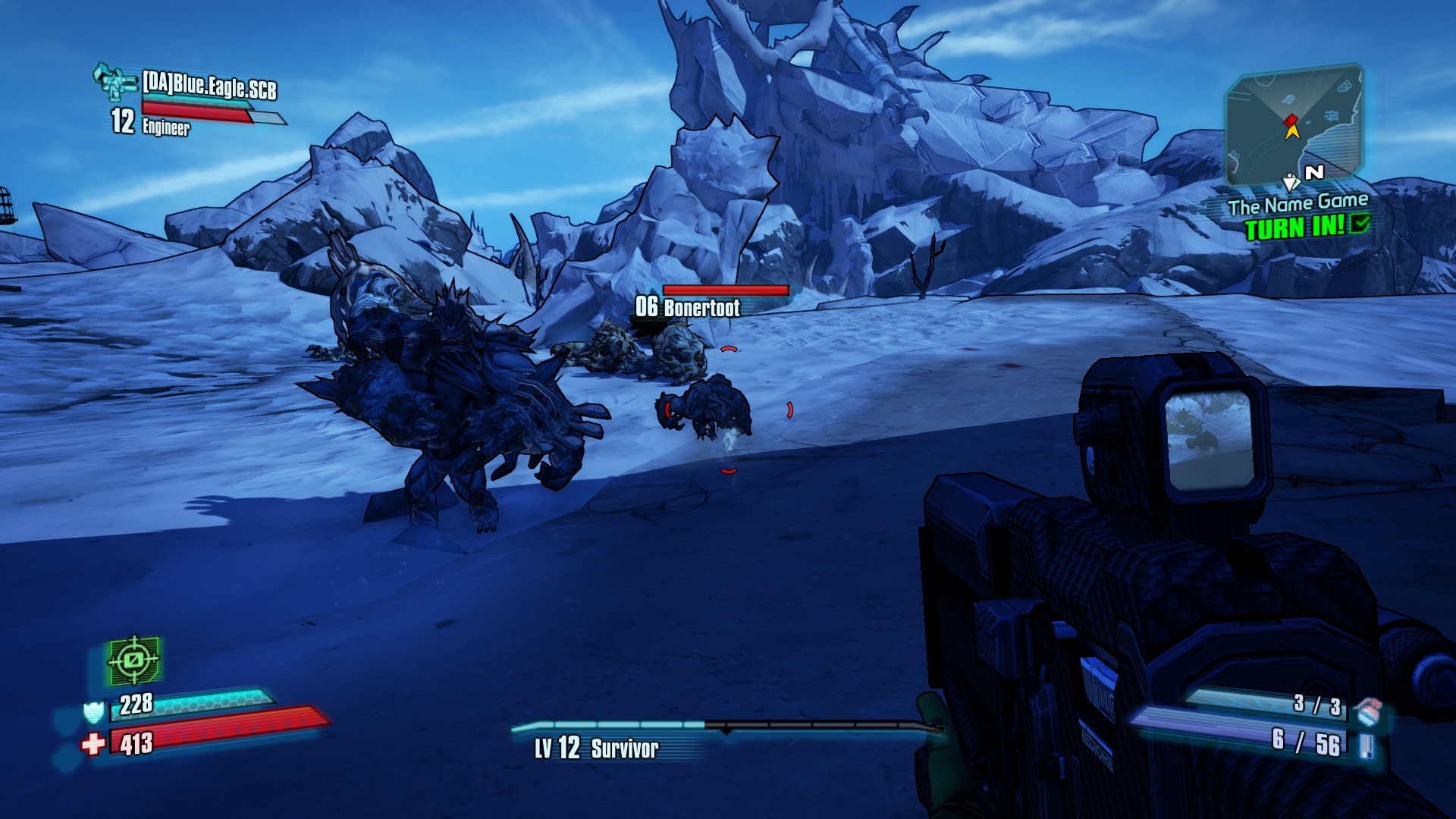Click the green action skill crosshair icon
The image size is (1456, 819).
[x=134, y=661]
